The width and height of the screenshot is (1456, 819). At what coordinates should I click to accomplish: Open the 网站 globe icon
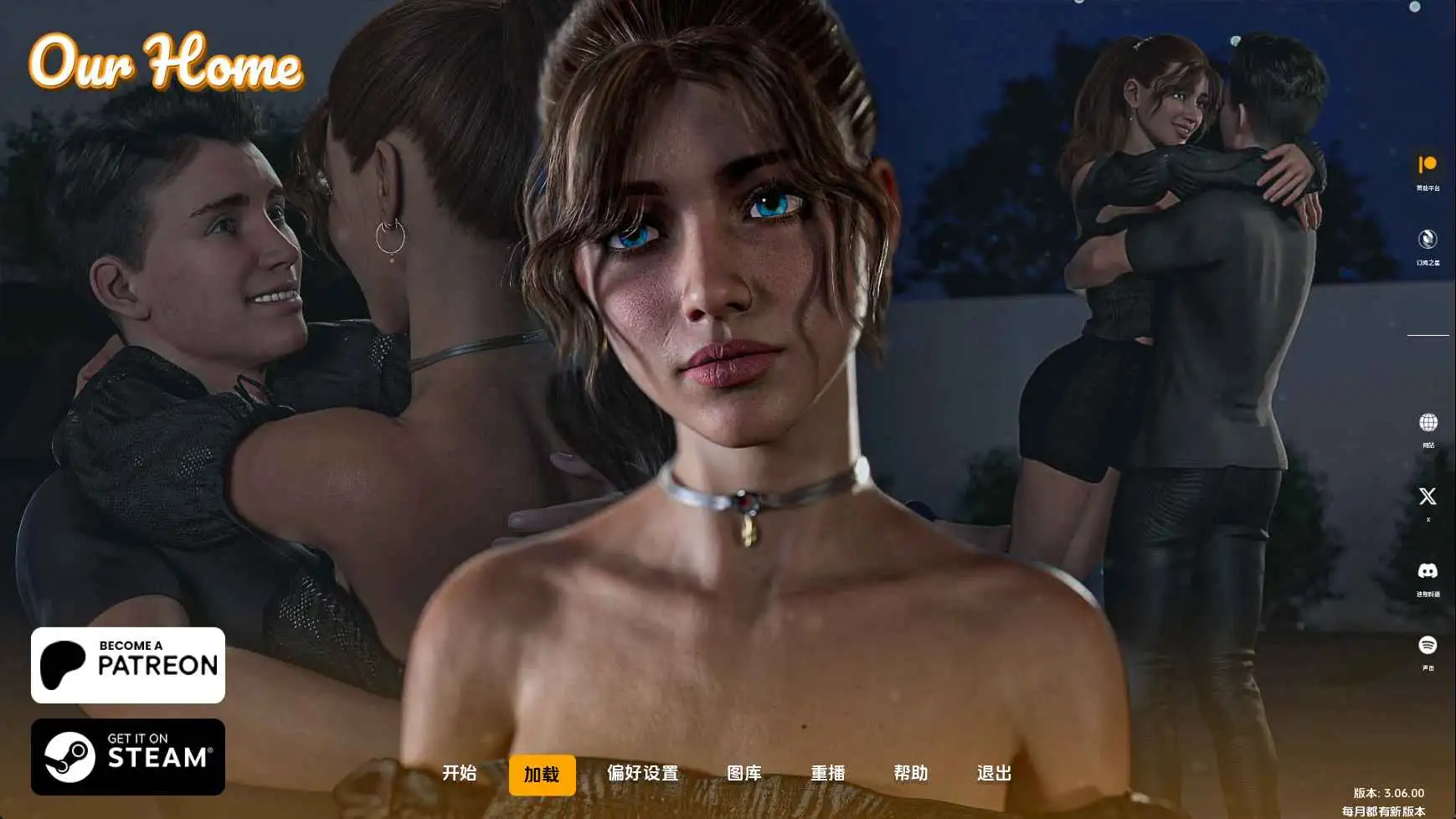(x=1428, y=423)
